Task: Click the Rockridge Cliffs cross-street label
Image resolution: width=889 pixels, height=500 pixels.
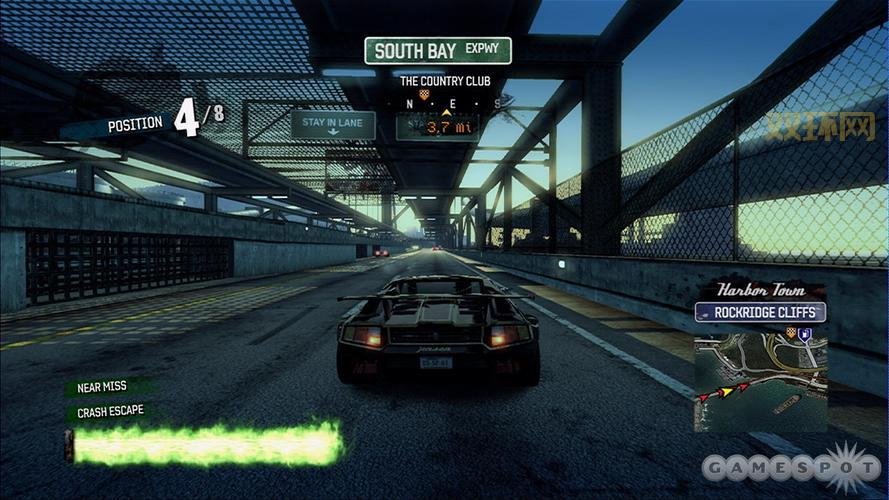Action: [760, 313]
